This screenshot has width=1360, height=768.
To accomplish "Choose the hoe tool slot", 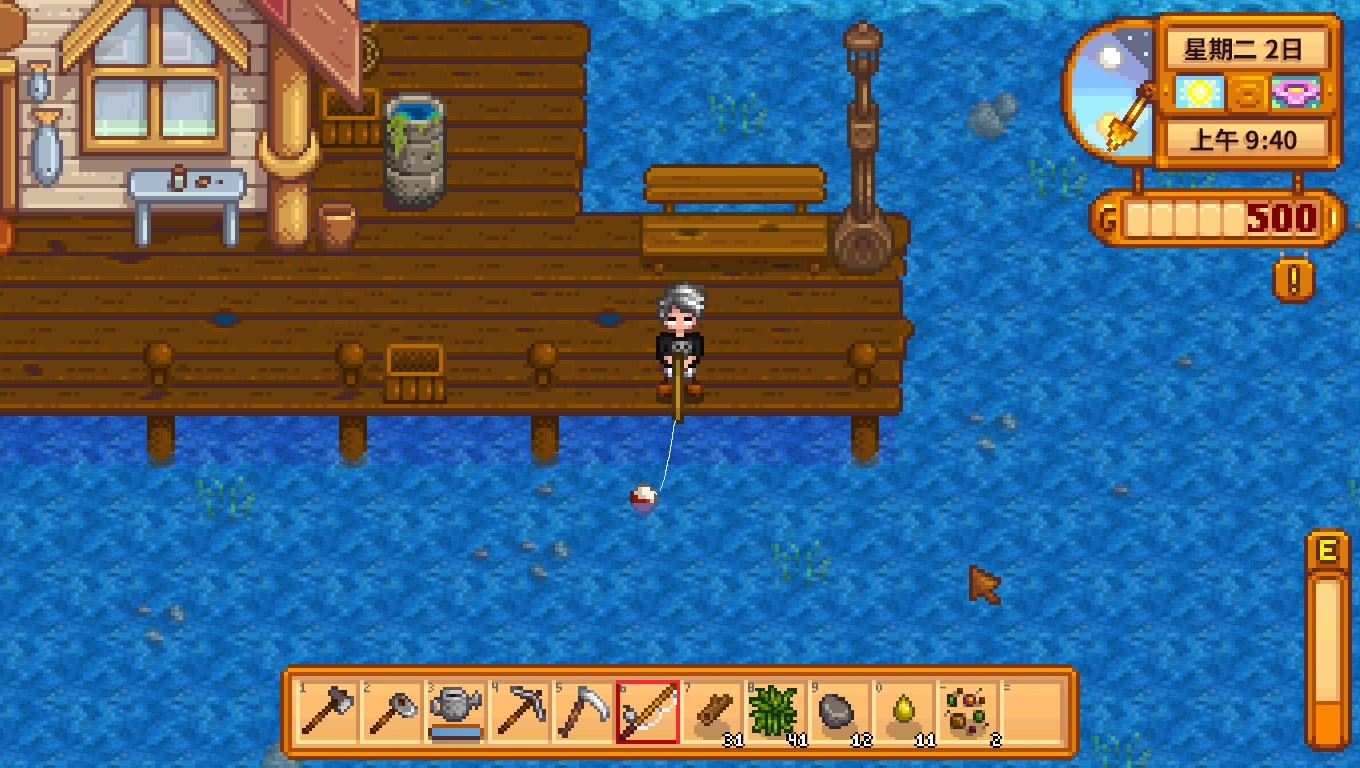I will (x=391, y=712).
